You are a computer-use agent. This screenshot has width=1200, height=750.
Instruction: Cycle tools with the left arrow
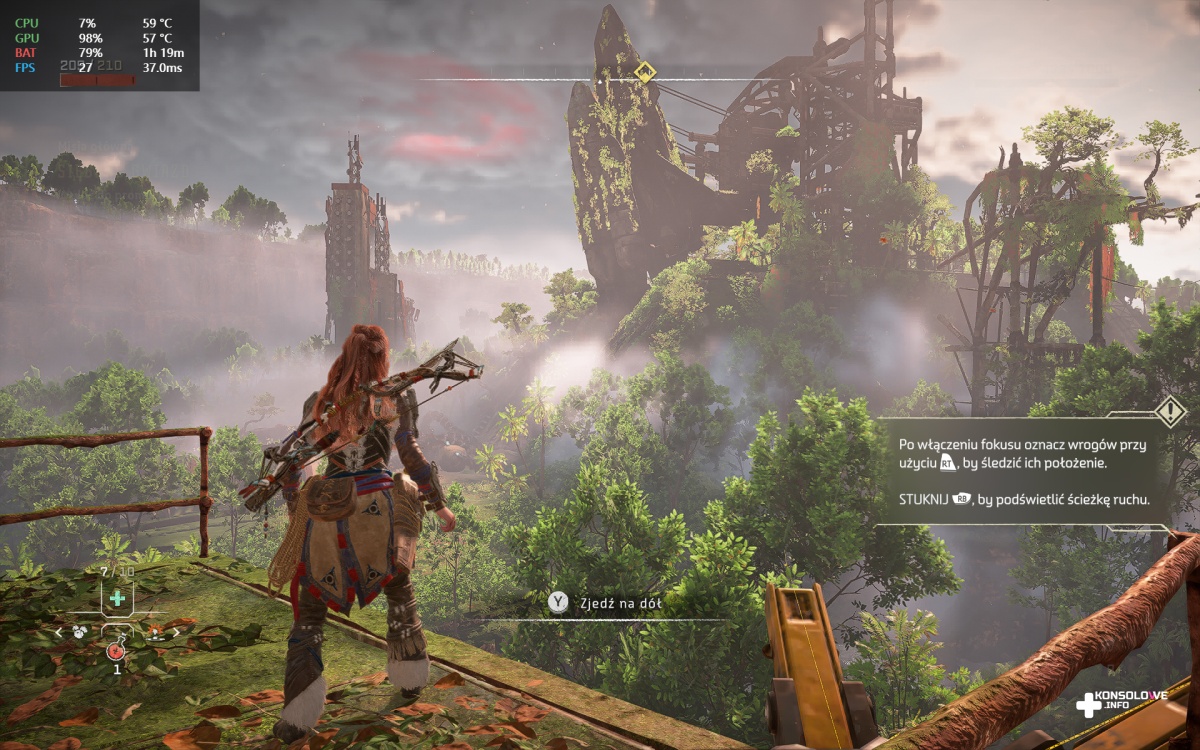tap(58, 632)
